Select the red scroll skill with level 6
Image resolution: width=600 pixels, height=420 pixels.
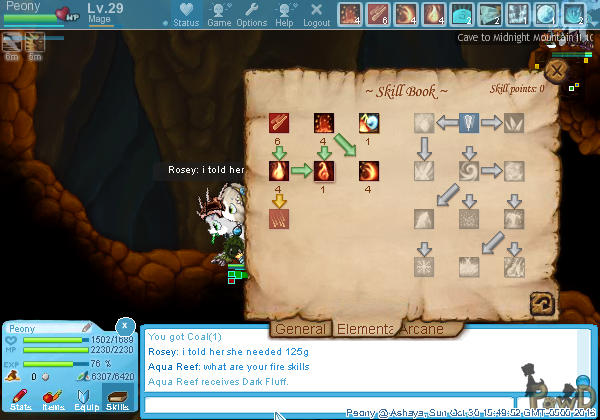[279, 124]
